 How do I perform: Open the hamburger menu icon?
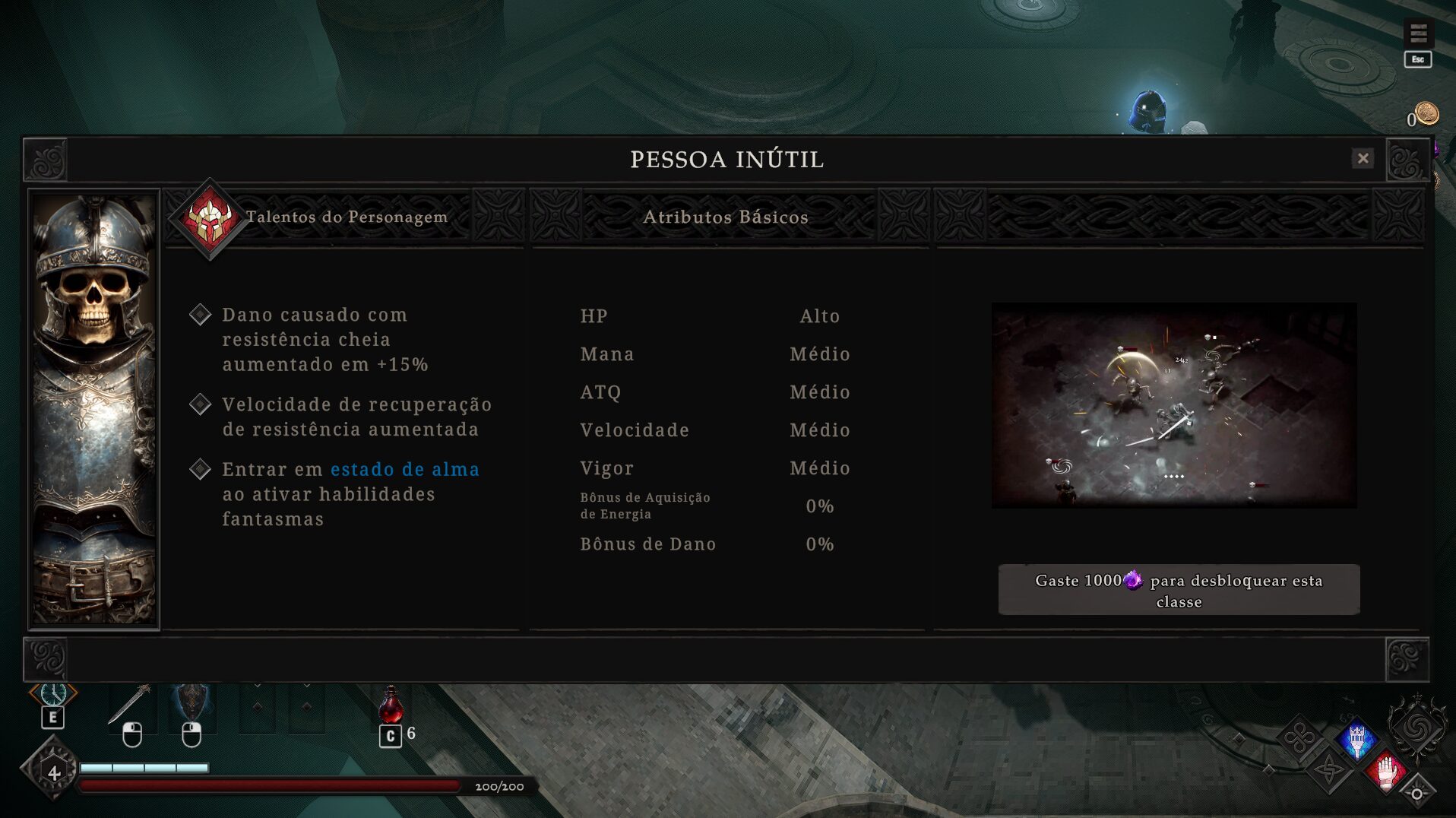(1418, 33)
